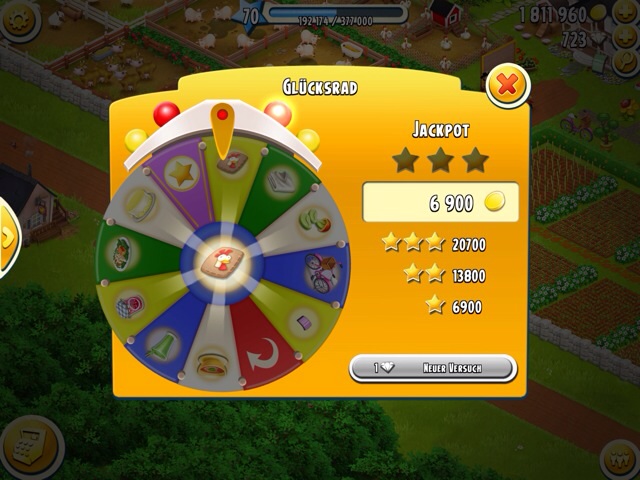This screenshot has width=640, height=480.
Task: Tap the Neuer Versuch button
Action: point(432,368)
